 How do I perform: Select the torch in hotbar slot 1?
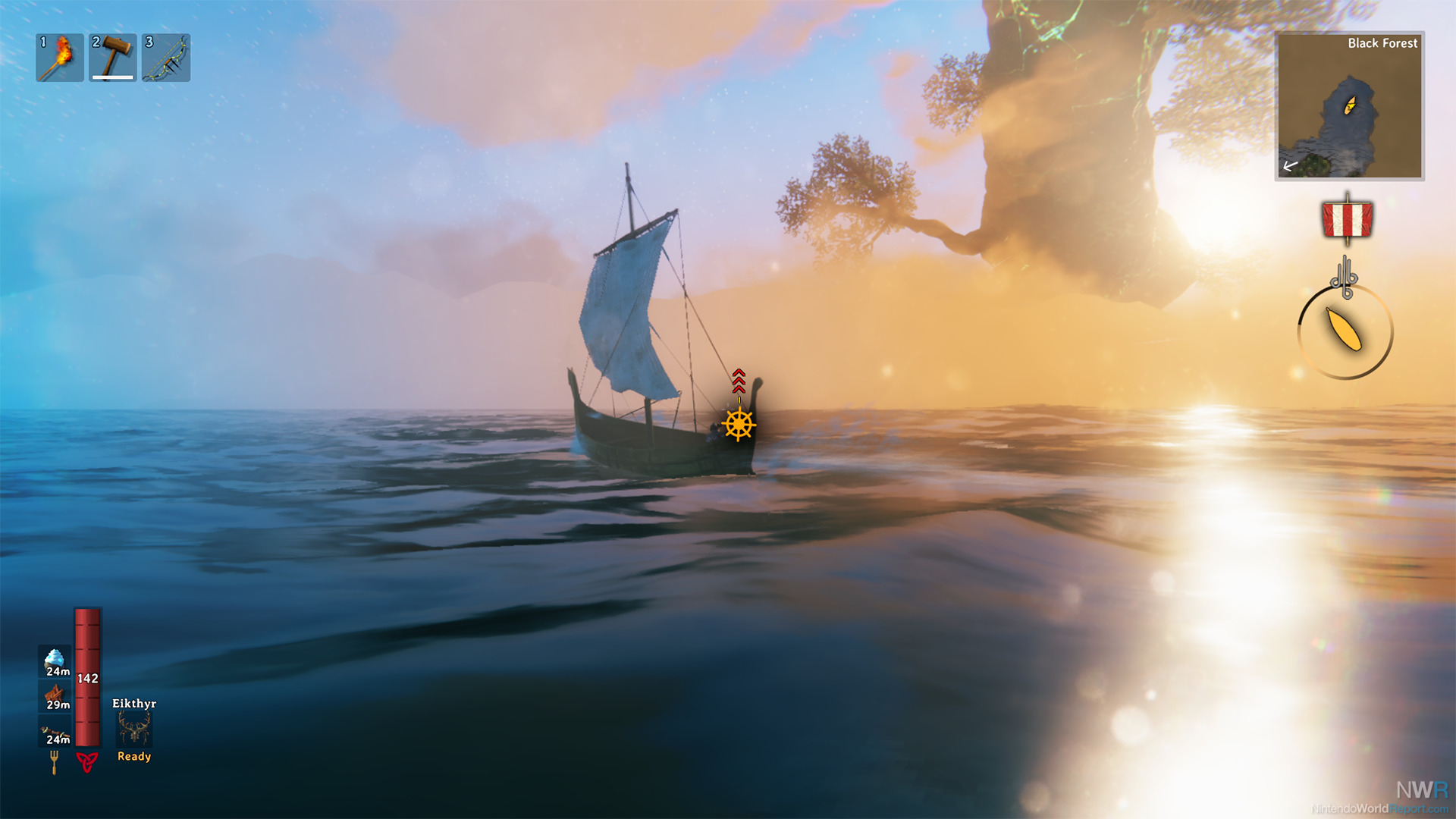60,58
